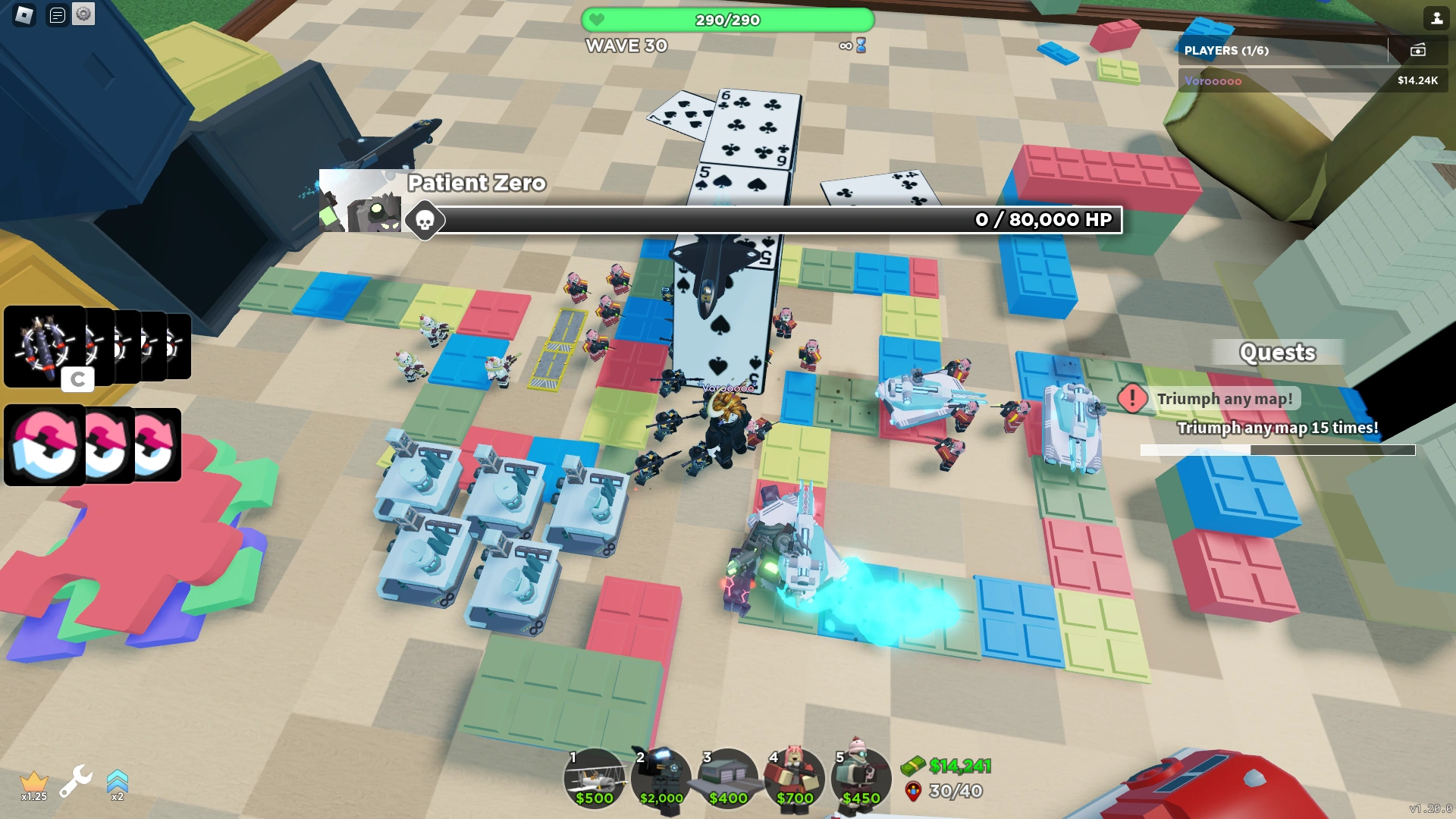This screenshot has width=1456, height=819.
Task: Use the pink swirl ability icon
Action: [43, 444]
